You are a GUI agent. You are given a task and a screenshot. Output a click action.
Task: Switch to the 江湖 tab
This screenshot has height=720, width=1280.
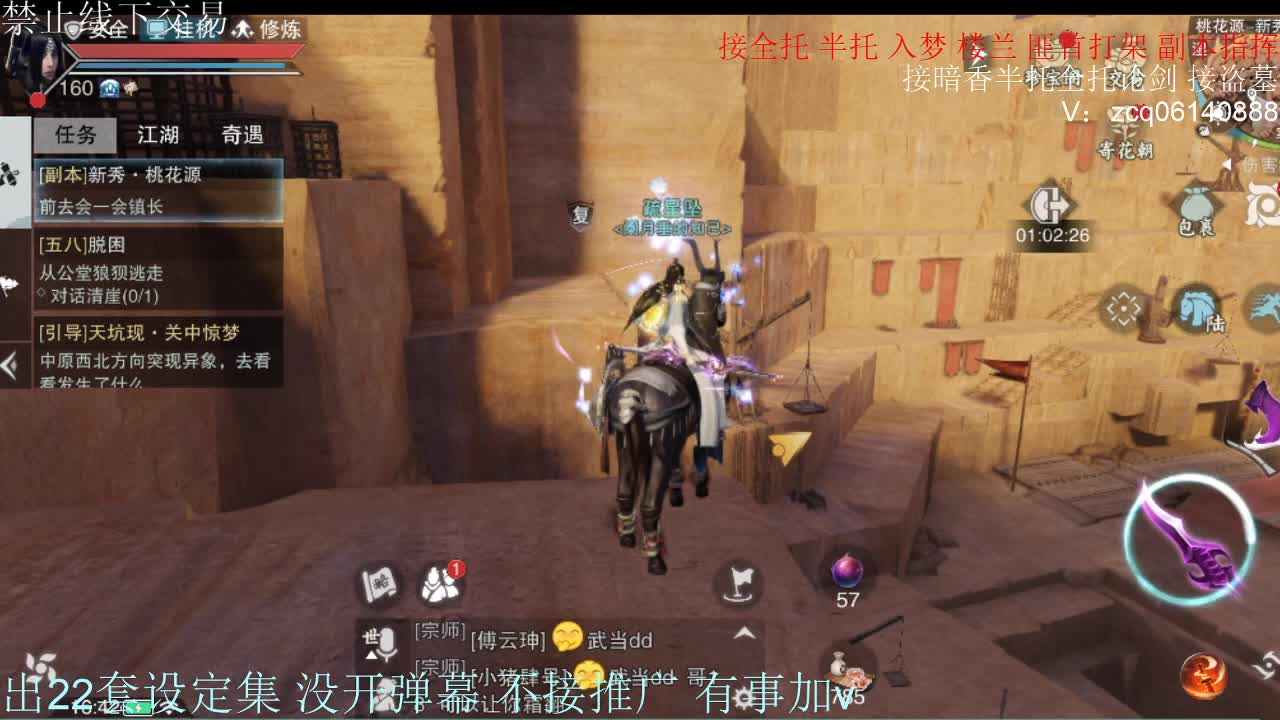click(x=157, y=135)
